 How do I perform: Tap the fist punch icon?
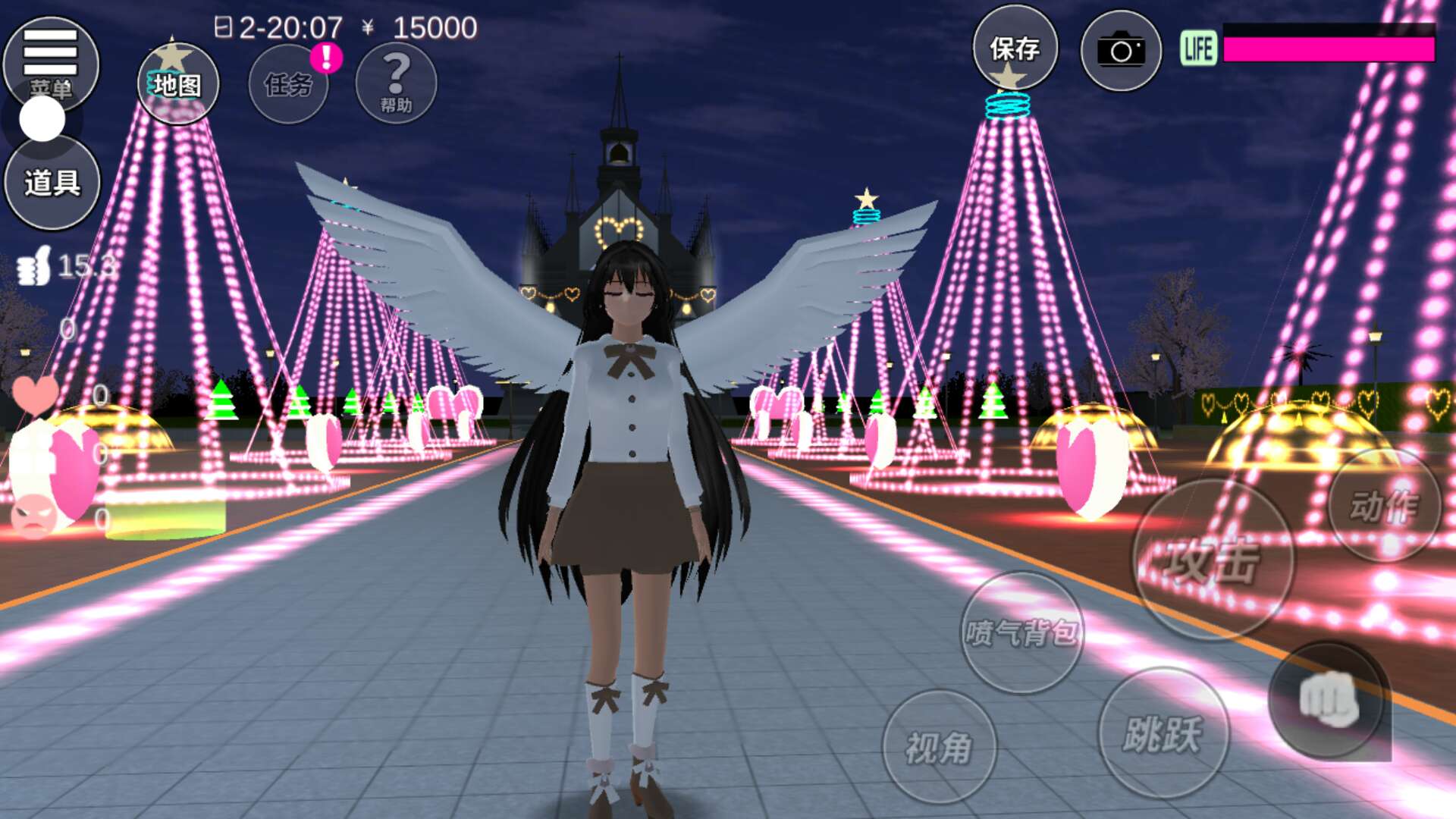coord(1329,700)
